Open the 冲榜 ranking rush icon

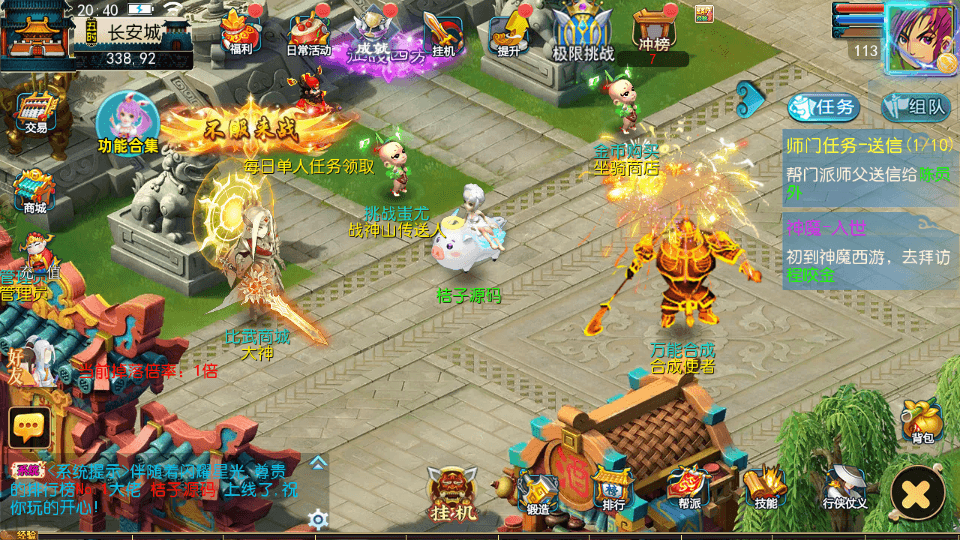[651, 30]
